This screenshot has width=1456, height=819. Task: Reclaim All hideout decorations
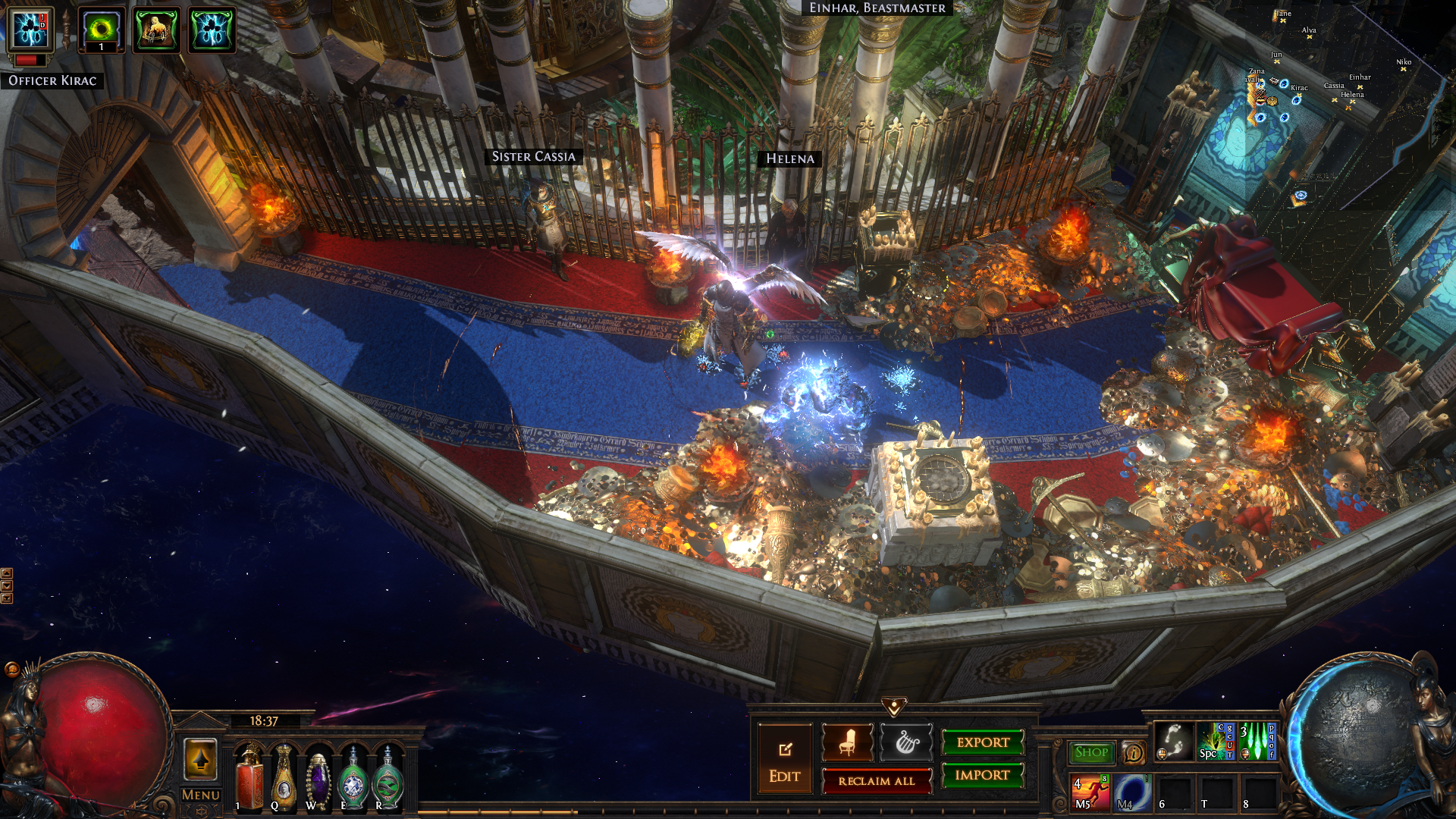pyautogui.click(x=877, y=781)
